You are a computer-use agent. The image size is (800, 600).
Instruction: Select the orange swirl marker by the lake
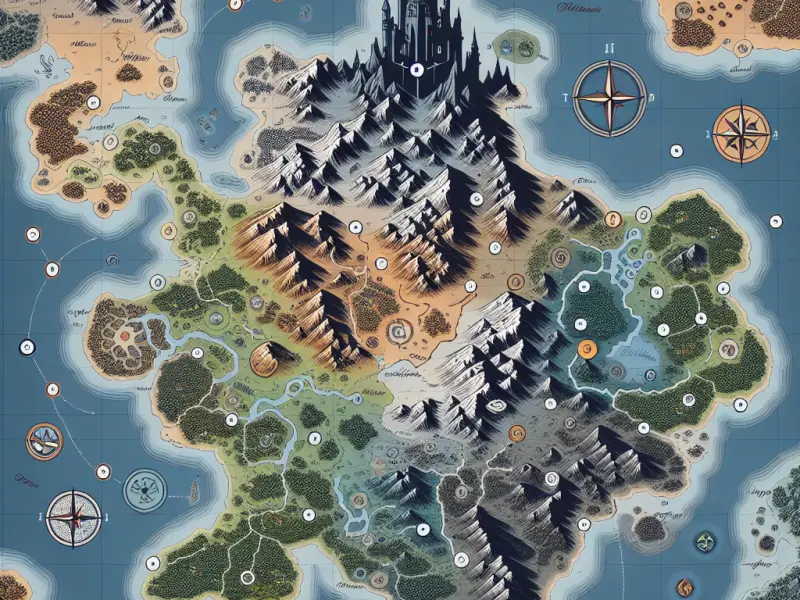587,348
